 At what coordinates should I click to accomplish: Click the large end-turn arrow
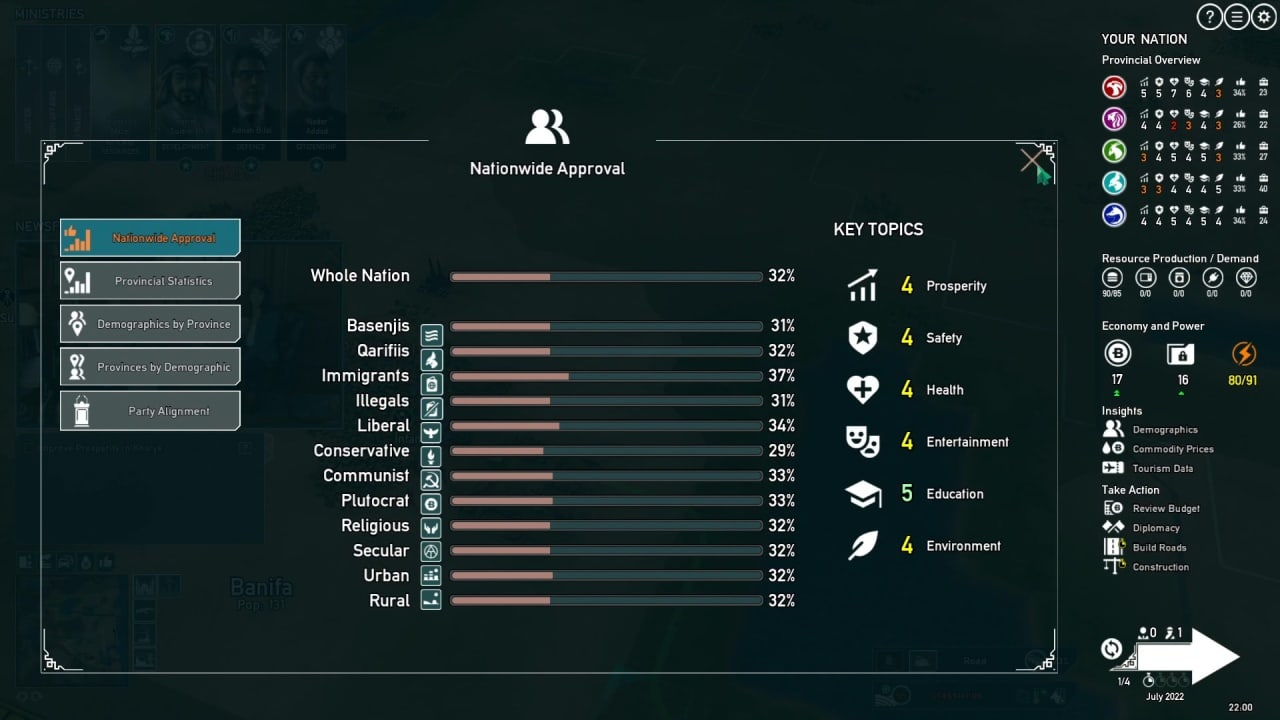pyautogui.click(x=1195, y=656)
